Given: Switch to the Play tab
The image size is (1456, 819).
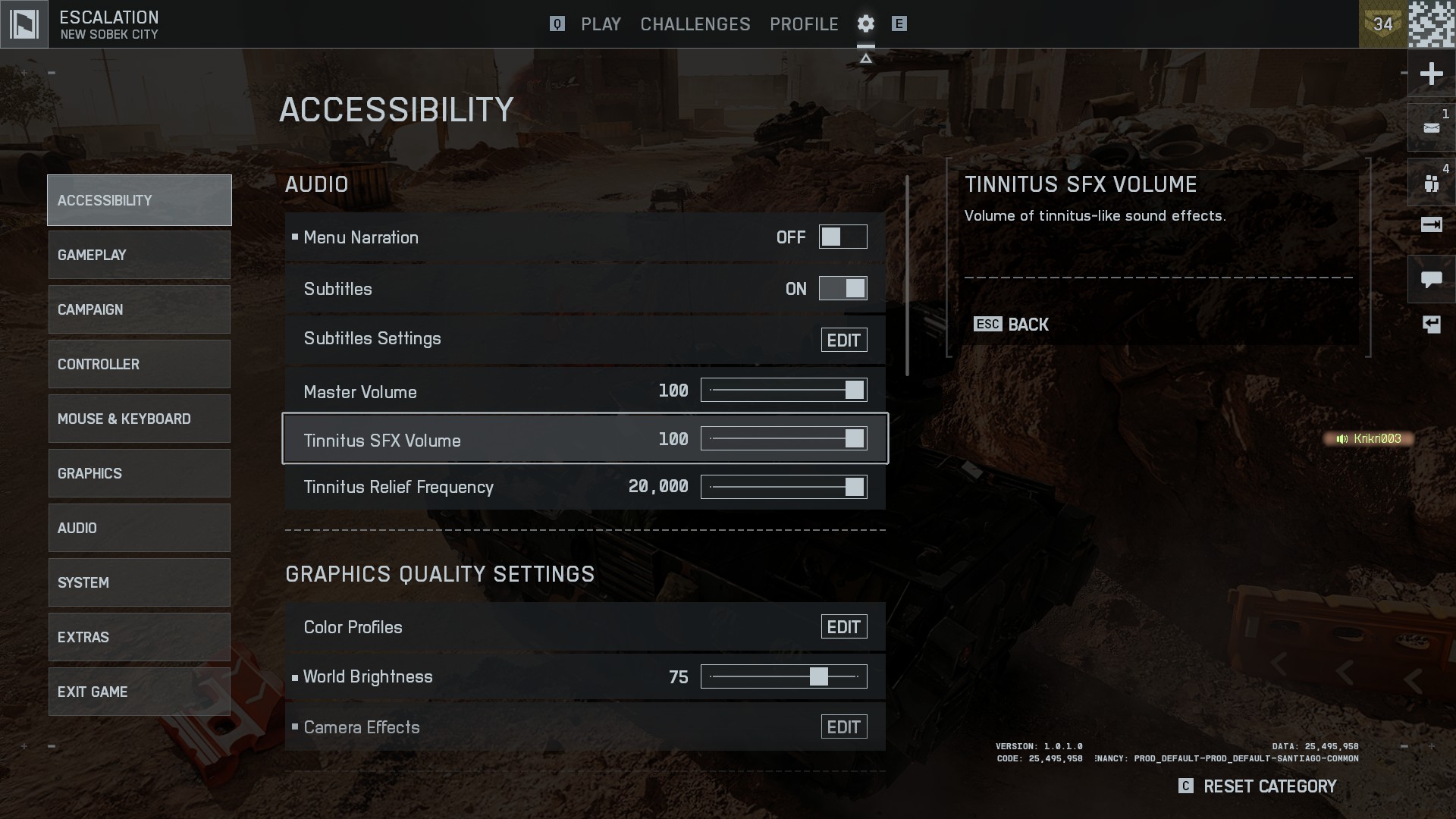Looking at the screenshot, I should tap(601, 24).
